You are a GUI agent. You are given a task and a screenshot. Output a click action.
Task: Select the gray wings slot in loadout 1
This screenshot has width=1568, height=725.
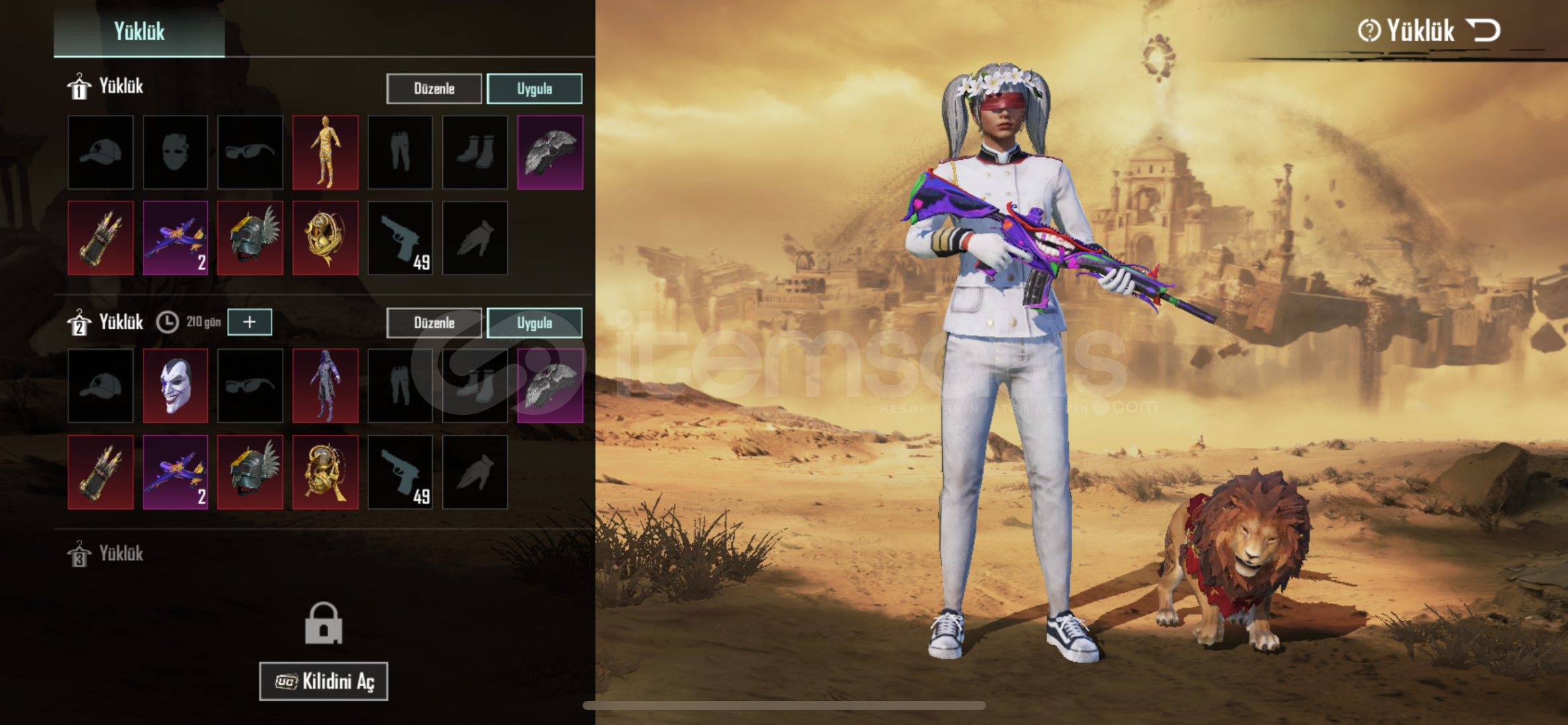550,152
